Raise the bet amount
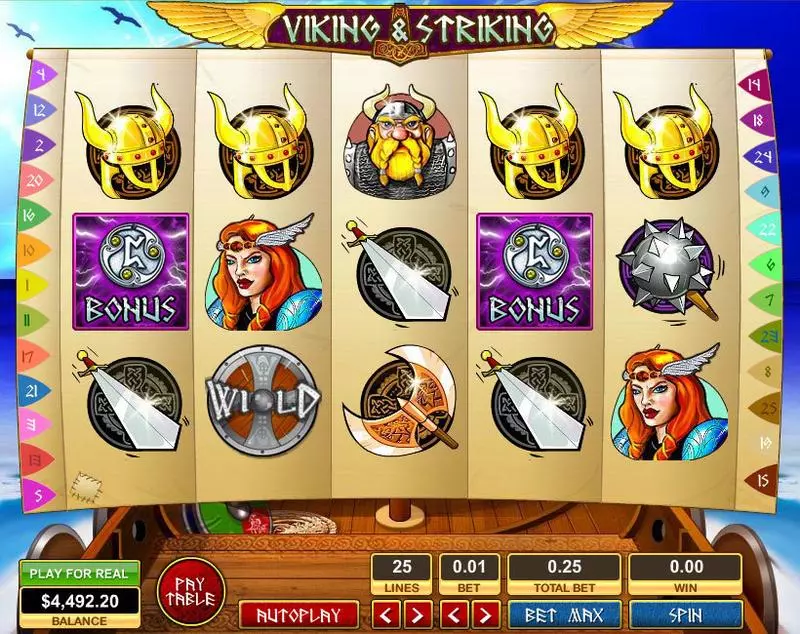This screenshot has height=634, width=800. (483, 613)
